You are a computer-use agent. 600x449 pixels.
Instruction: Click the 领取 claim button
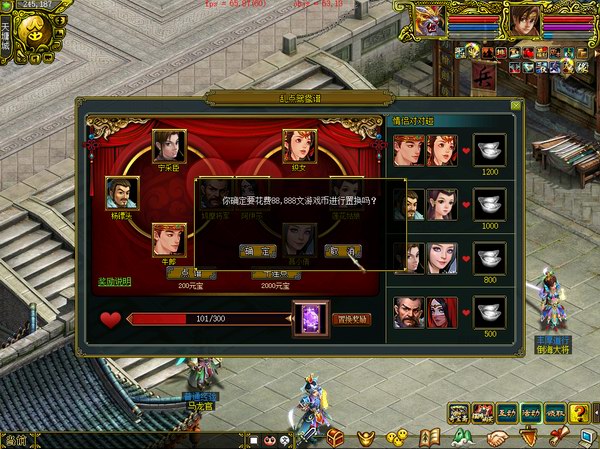[x=555, y=413]
